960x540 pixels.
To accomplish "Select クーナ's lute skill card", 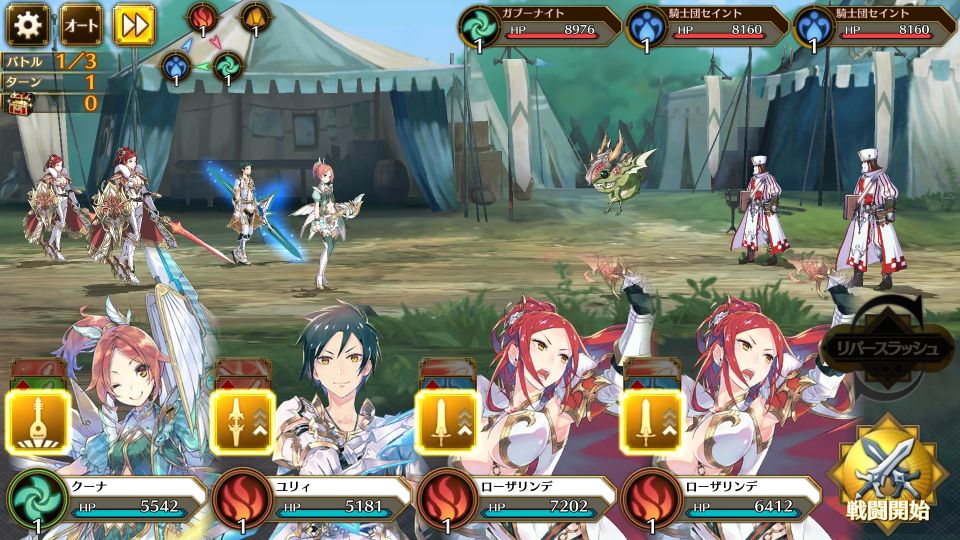I will [38, 421].
